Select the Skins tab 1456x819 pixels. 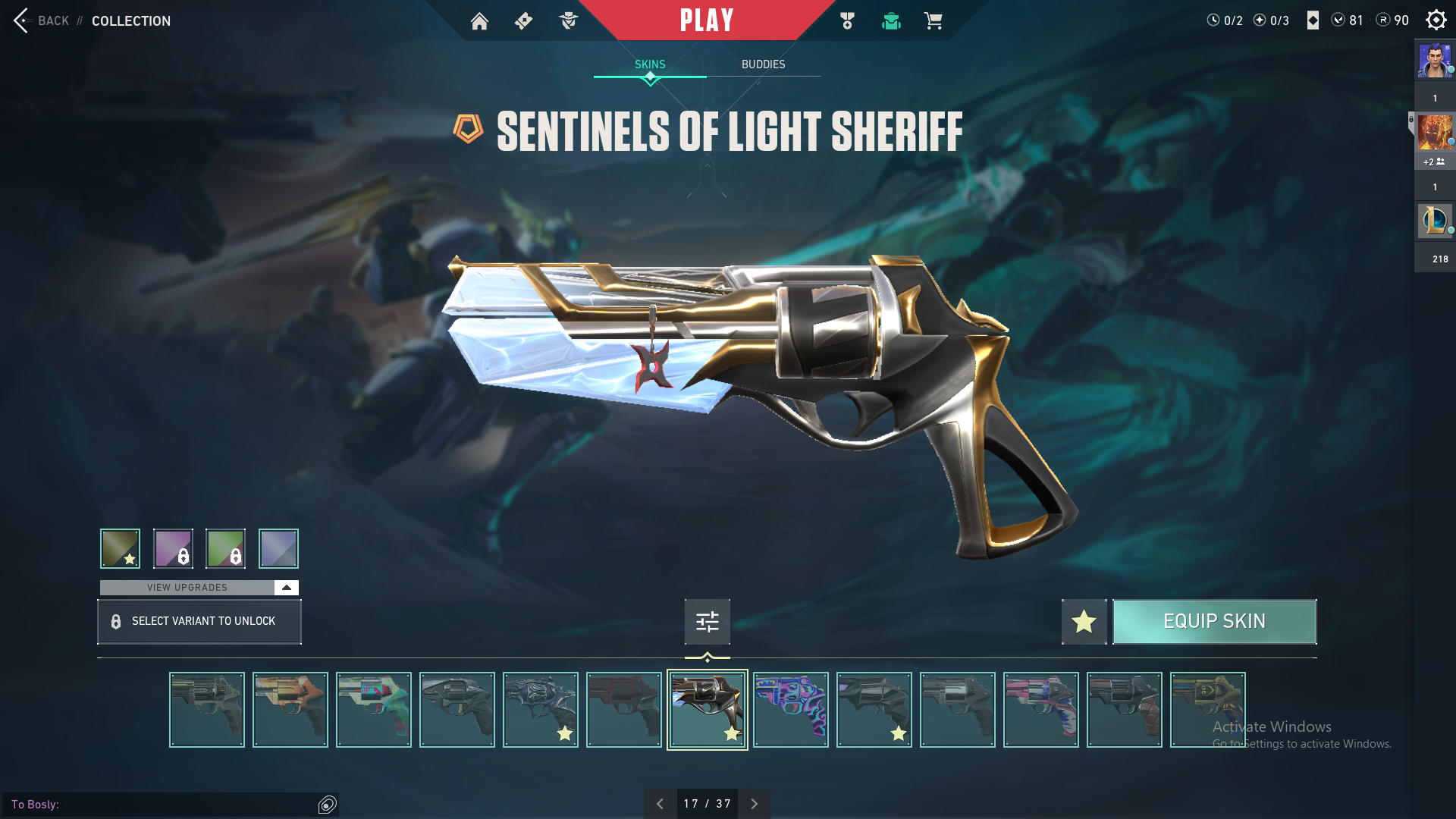pos(650,64)
